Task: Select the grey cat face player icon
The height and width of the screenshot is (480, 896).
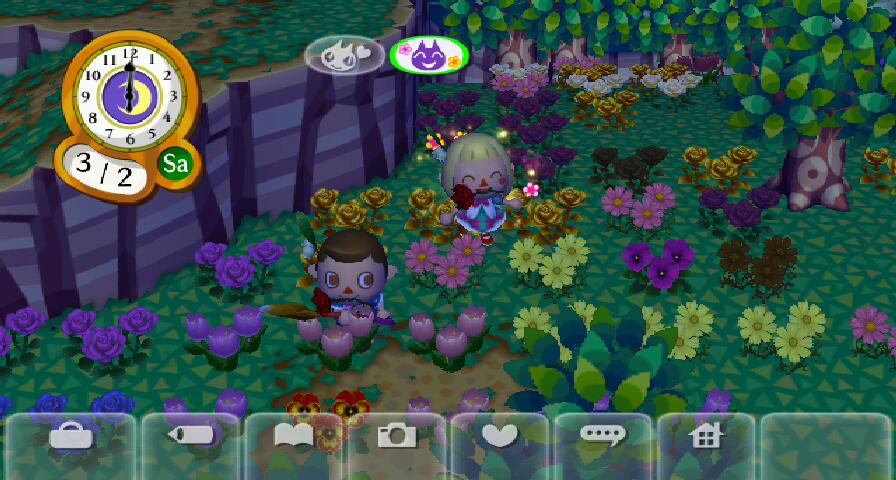Action: tap(345, 56)
